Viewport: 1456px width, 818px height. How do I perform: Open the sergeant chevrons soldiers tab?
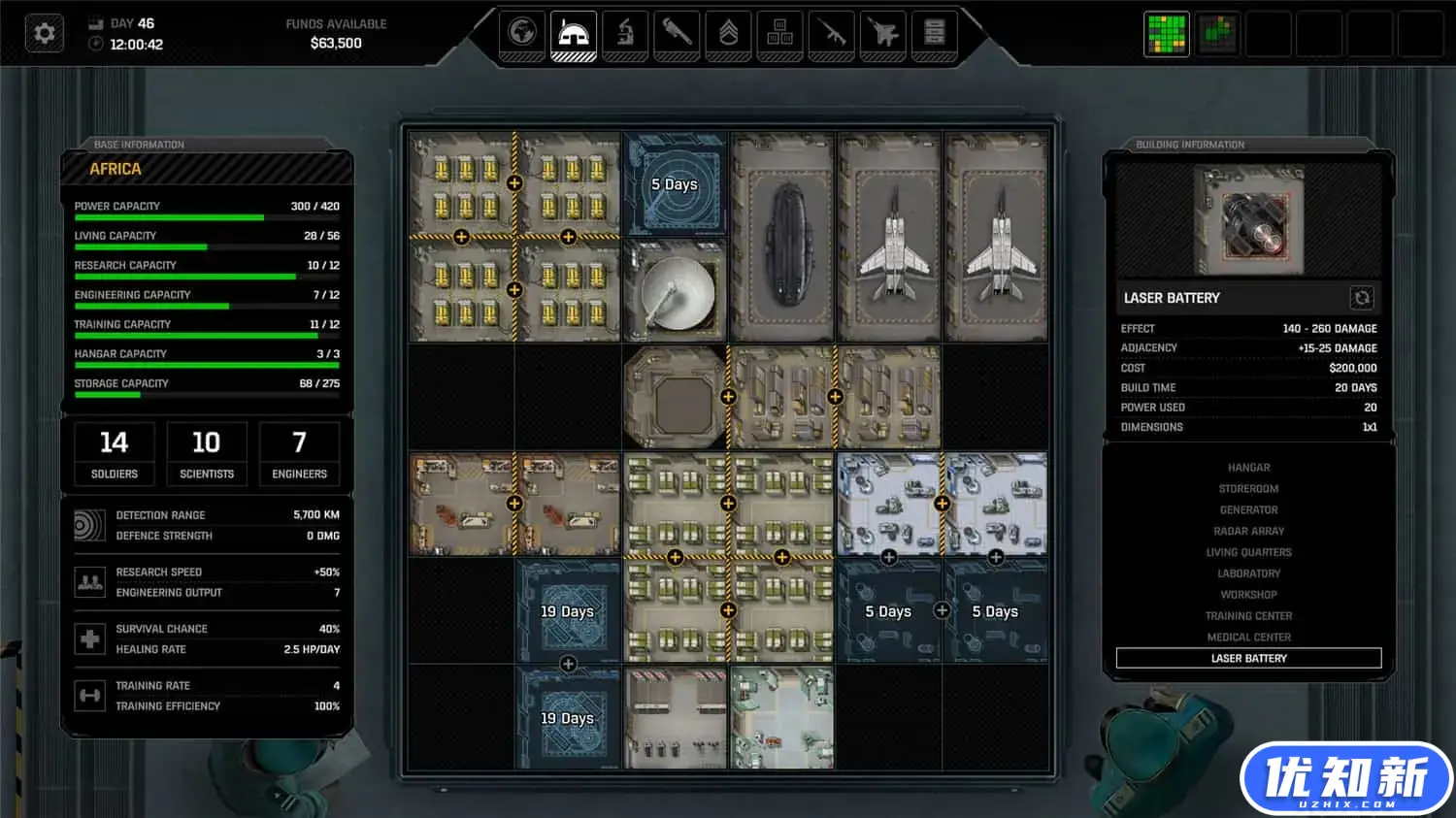[x=728, y=33]
